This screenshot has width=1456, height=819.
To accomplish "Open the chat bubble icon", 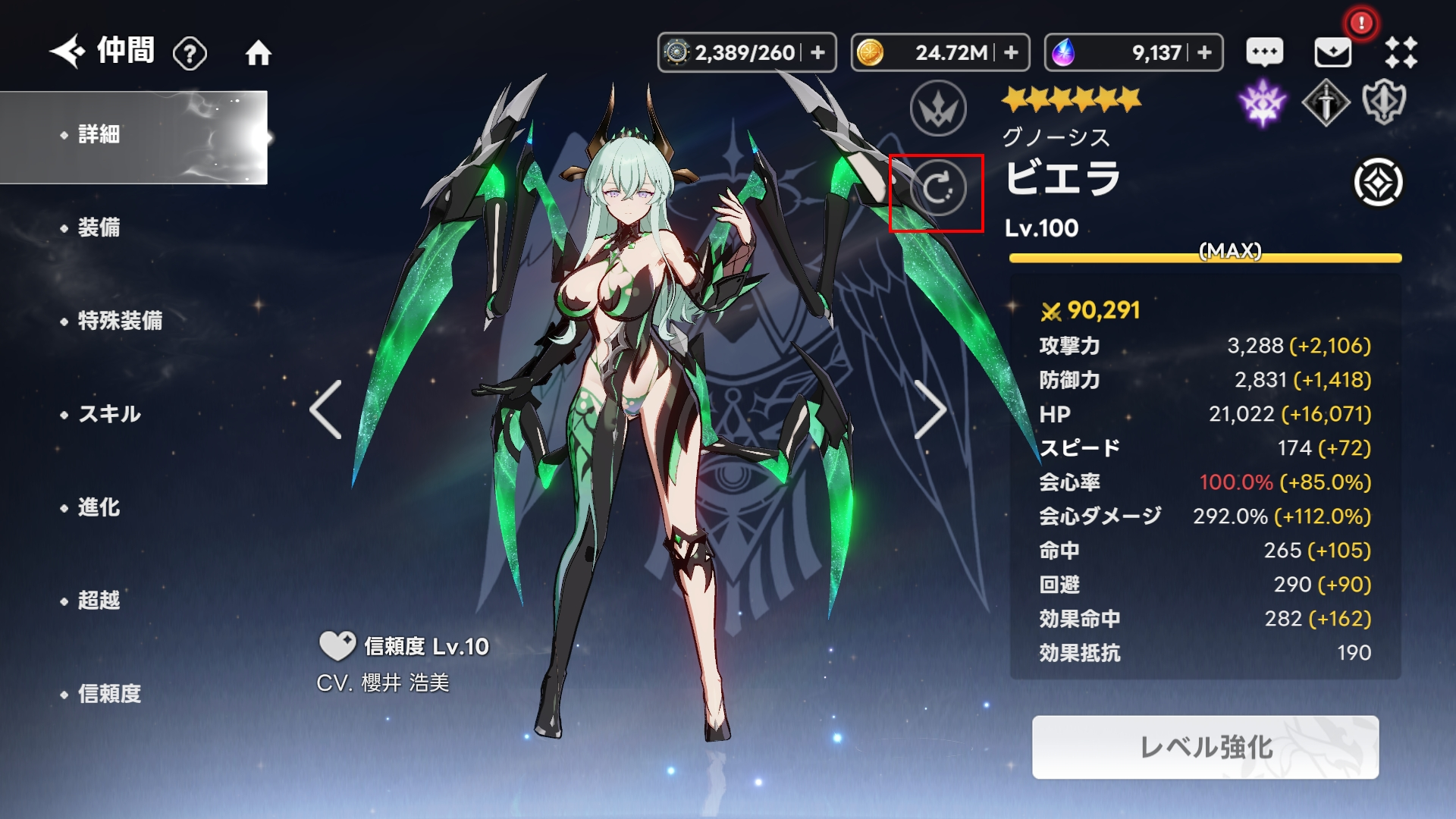I will tap(1265, 52).
